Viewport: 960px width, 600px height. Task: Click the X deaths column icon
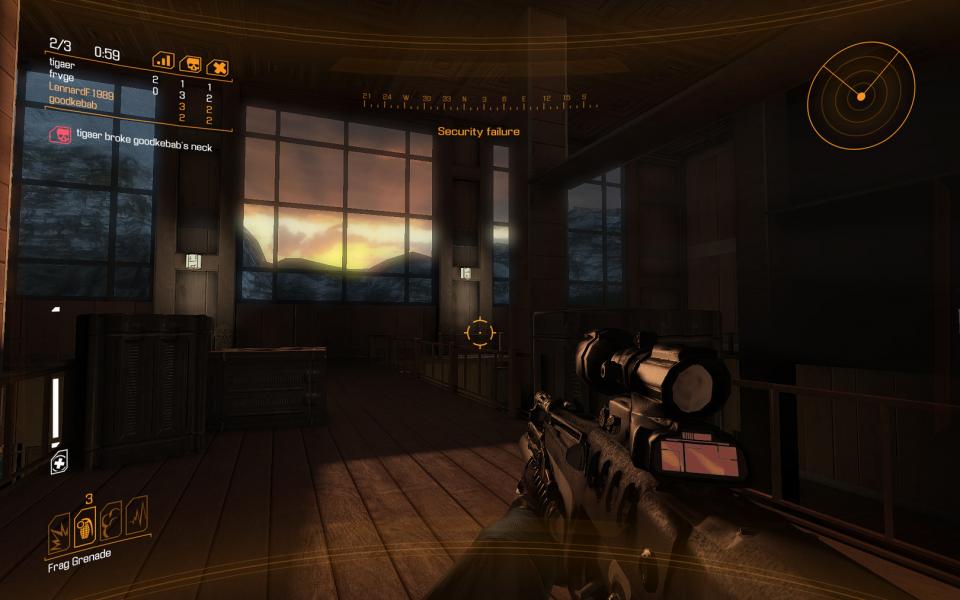tap(218, 68)
